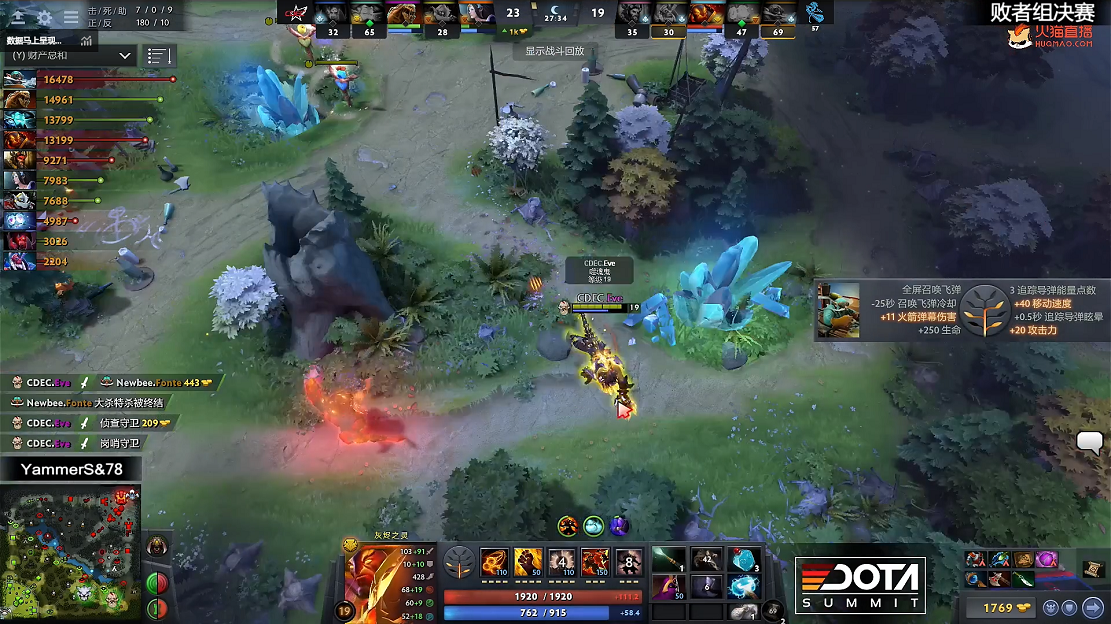Open the talent tree icon beside abilities
This screenshot has width=1111, height=624.
click(459, 562)
